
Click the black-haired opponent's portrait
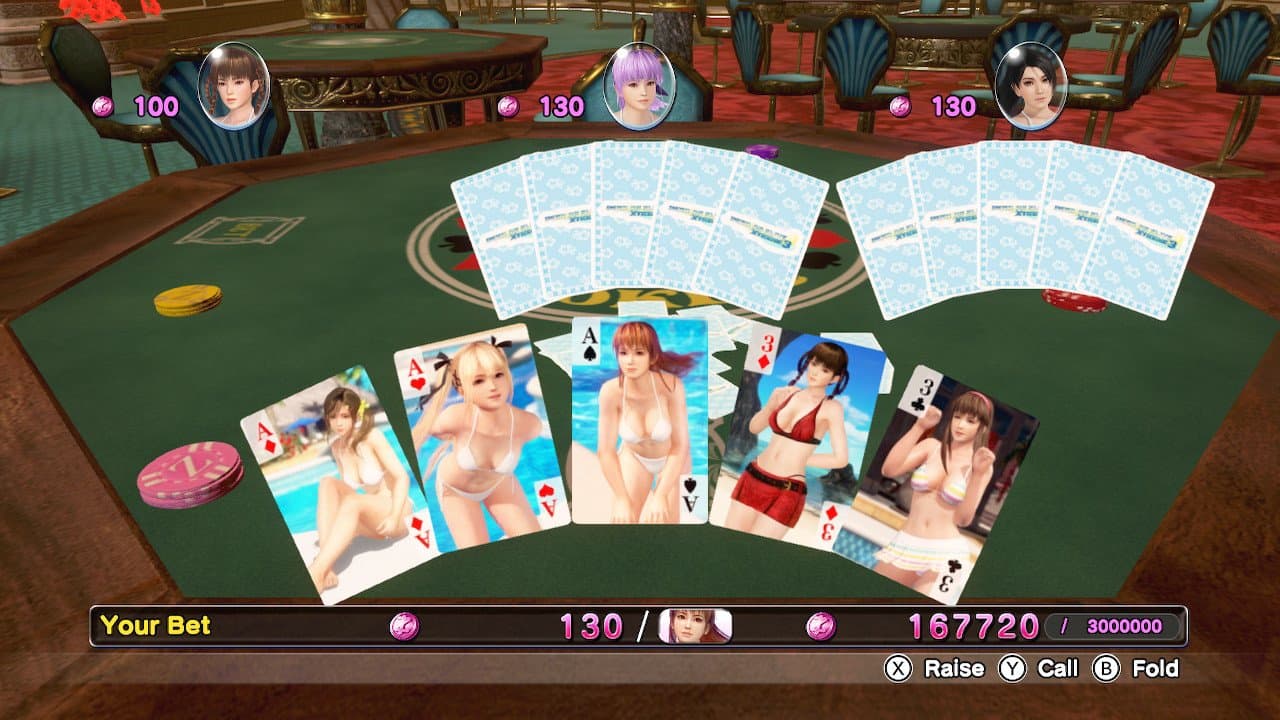(1031, 86)
